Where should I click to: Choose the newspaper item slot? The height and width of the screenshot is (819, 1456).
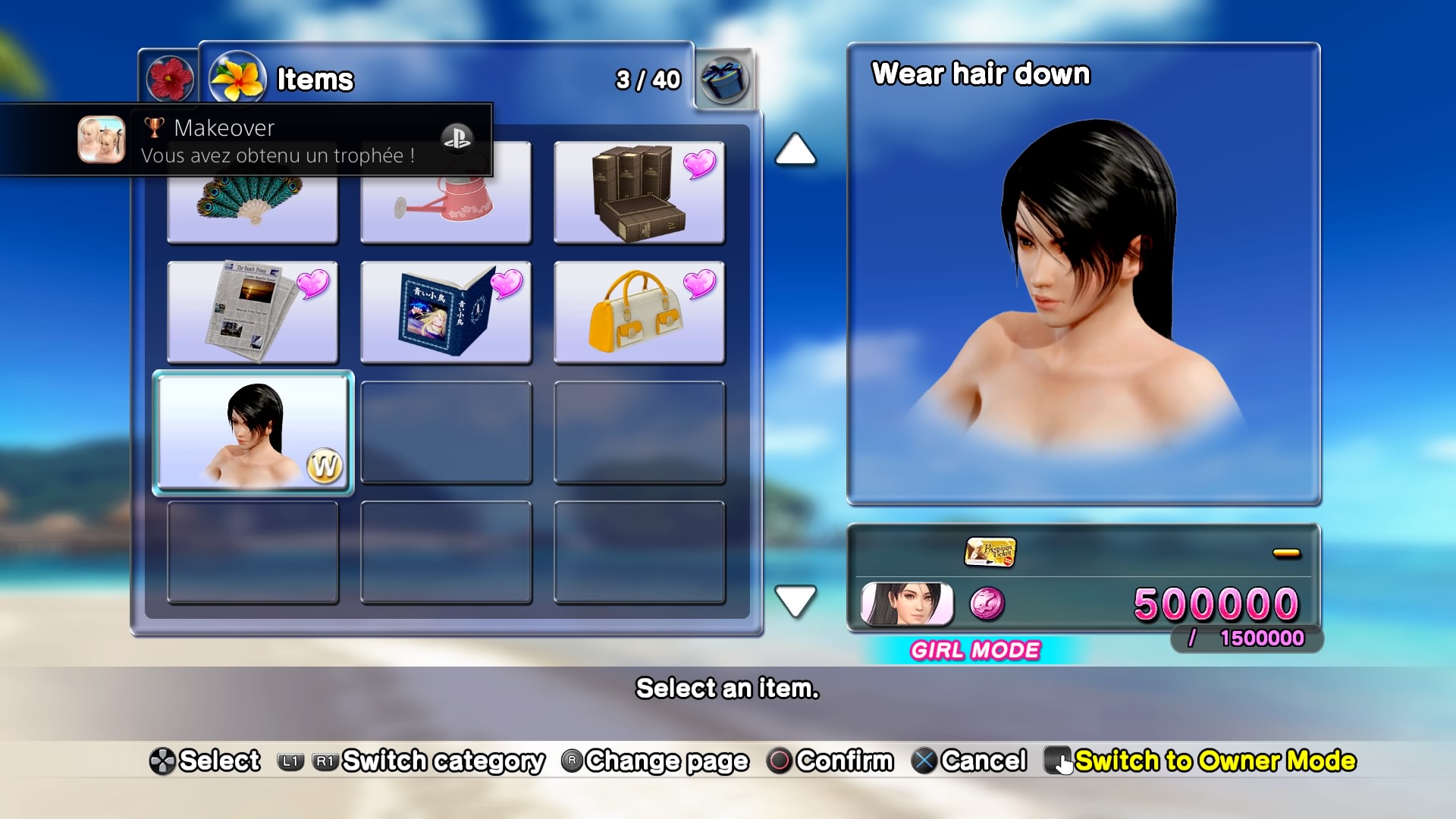253,312
